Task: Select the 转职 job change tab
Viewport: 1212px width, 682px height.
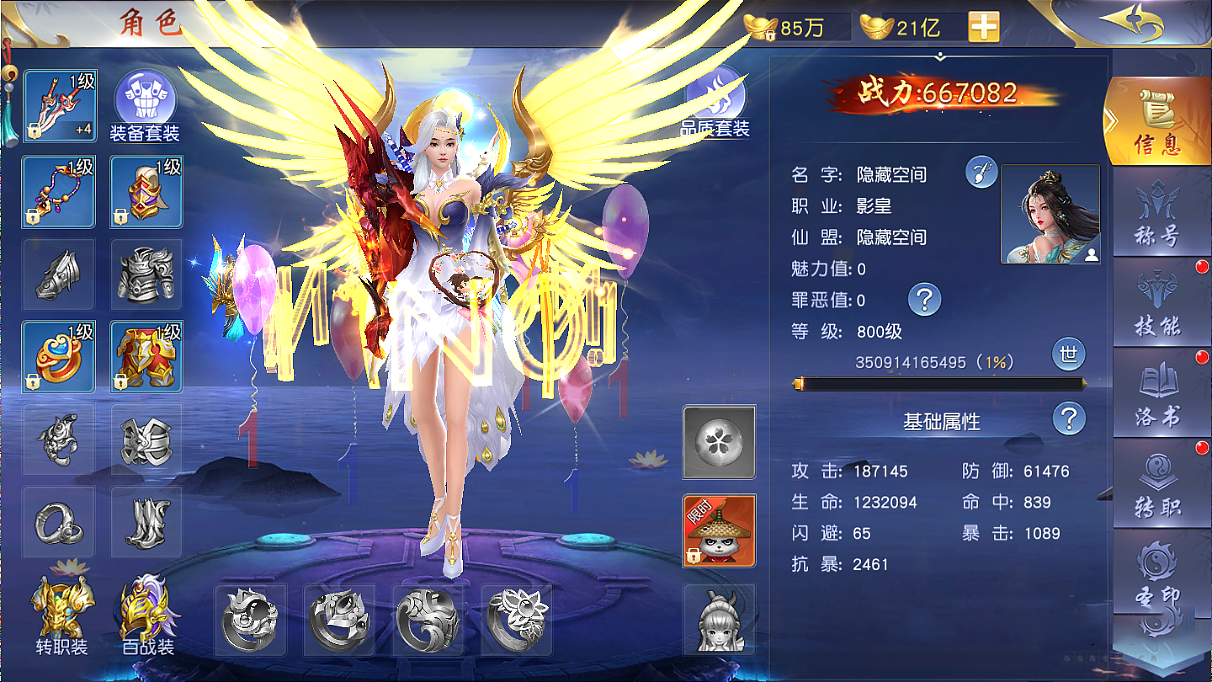Action: point(1158,485)
